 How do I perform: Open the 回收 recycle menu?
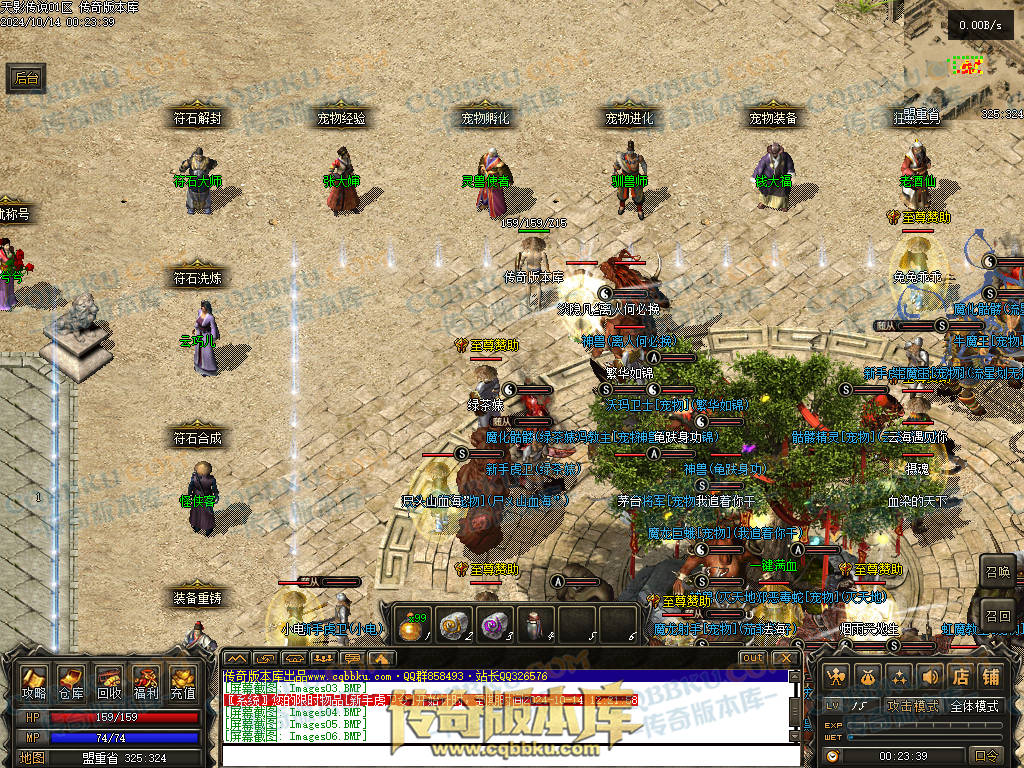[109, 682]
